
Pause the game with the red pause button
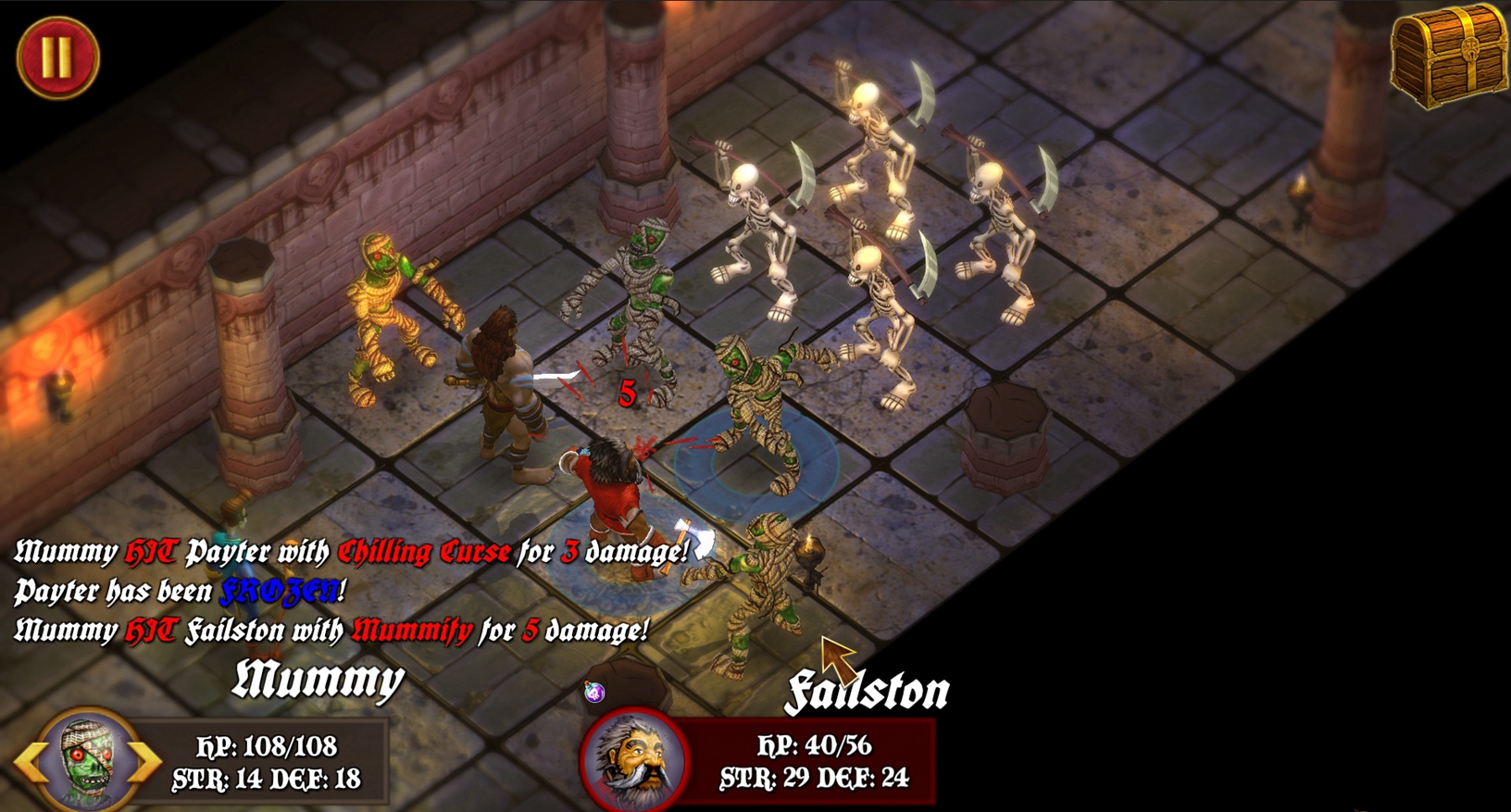point(57,56)
